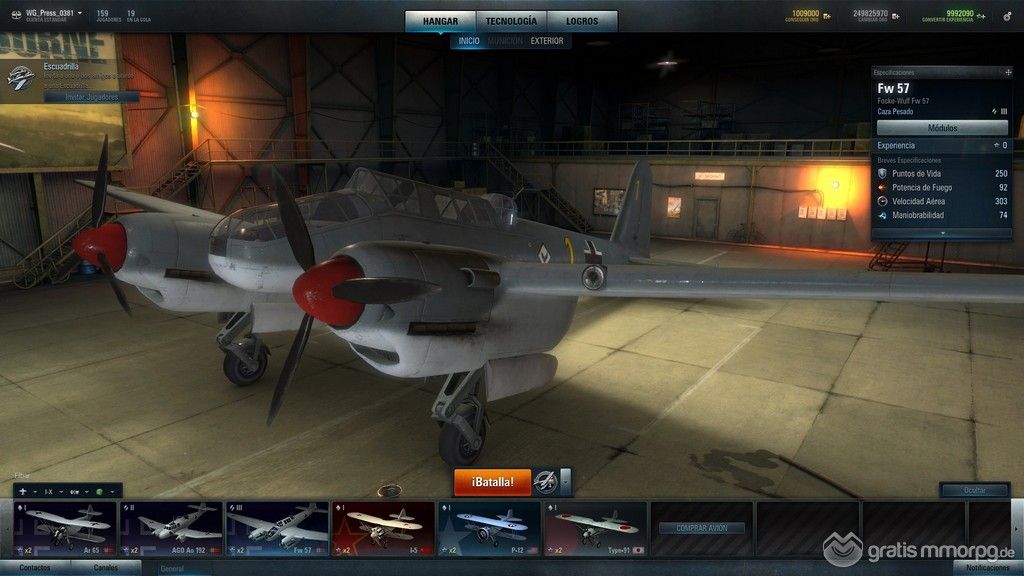Open the Contactos panel
Image resolution: width=1024 pixels, height=576 pixels.
coord(35,568)
